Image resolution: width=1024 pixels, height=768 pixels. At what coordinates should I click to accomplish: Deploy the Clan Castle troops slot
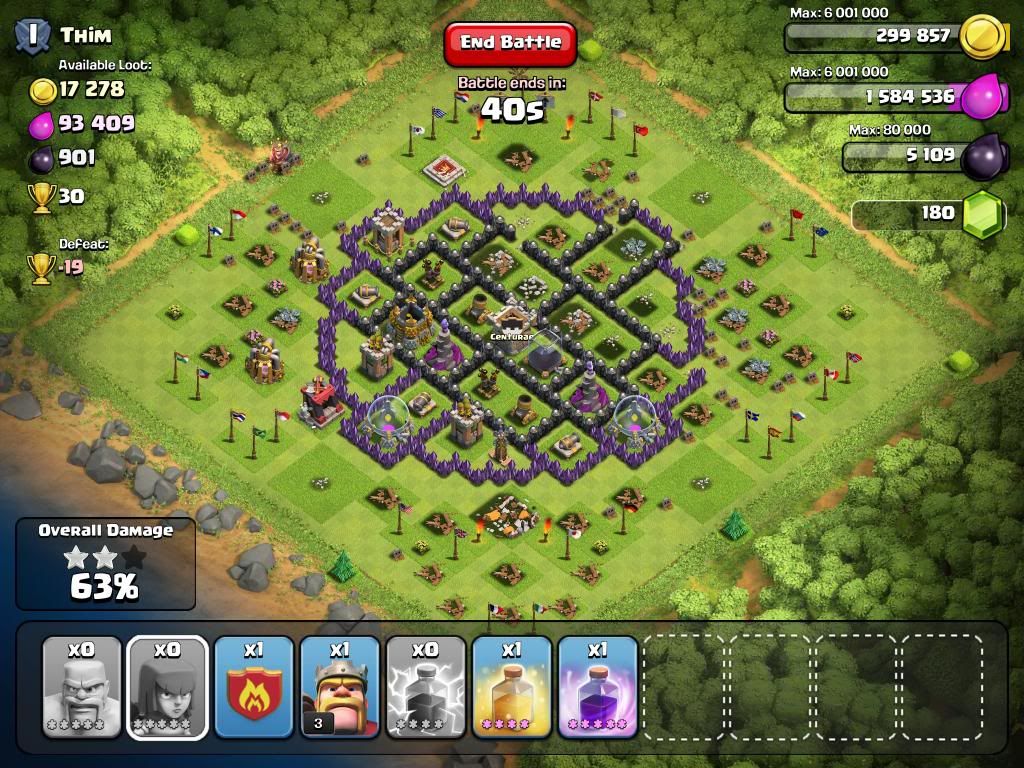(x=254, y=687)
